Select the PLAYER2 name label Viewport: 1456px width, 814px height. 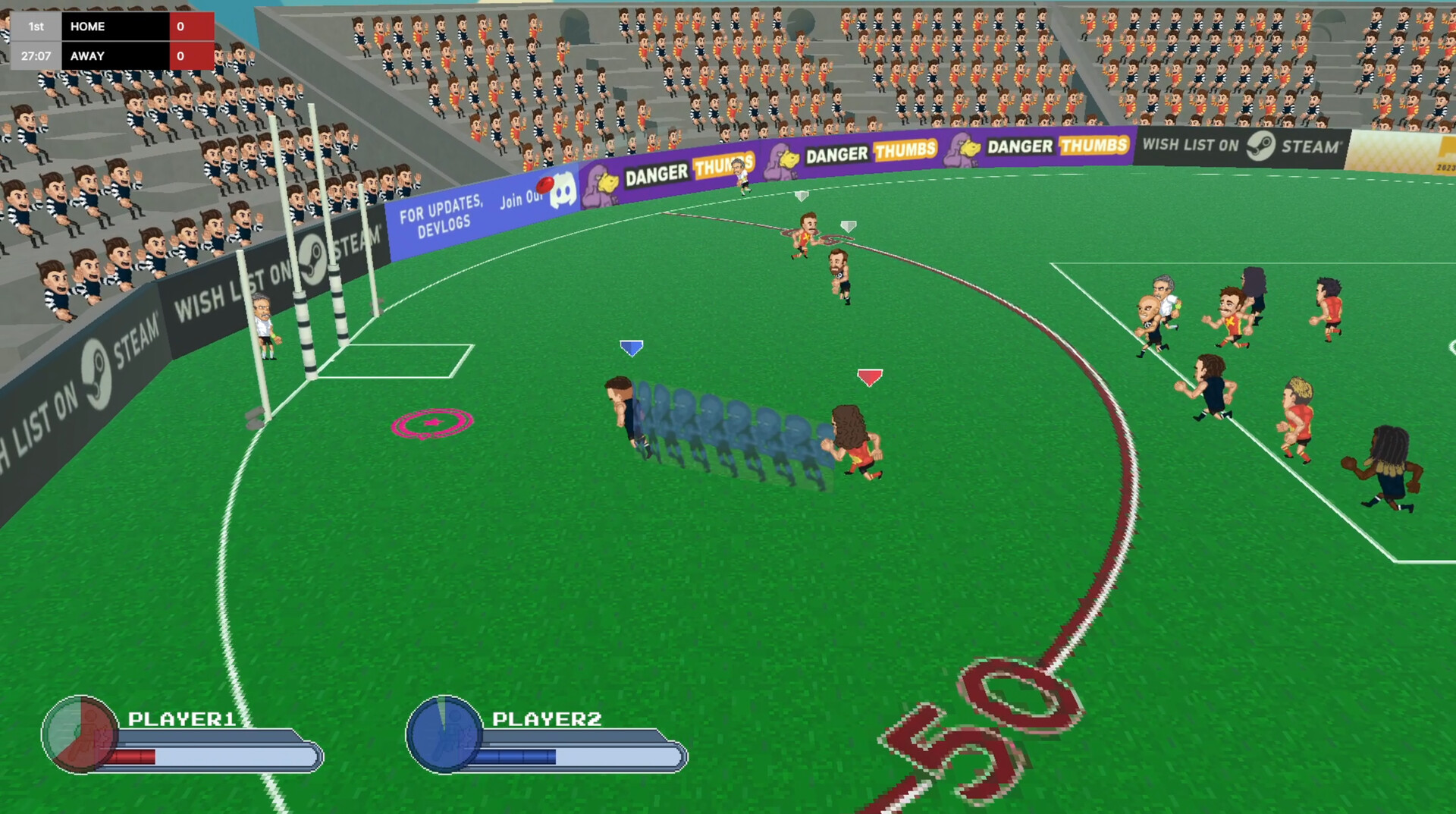[547, 718]
